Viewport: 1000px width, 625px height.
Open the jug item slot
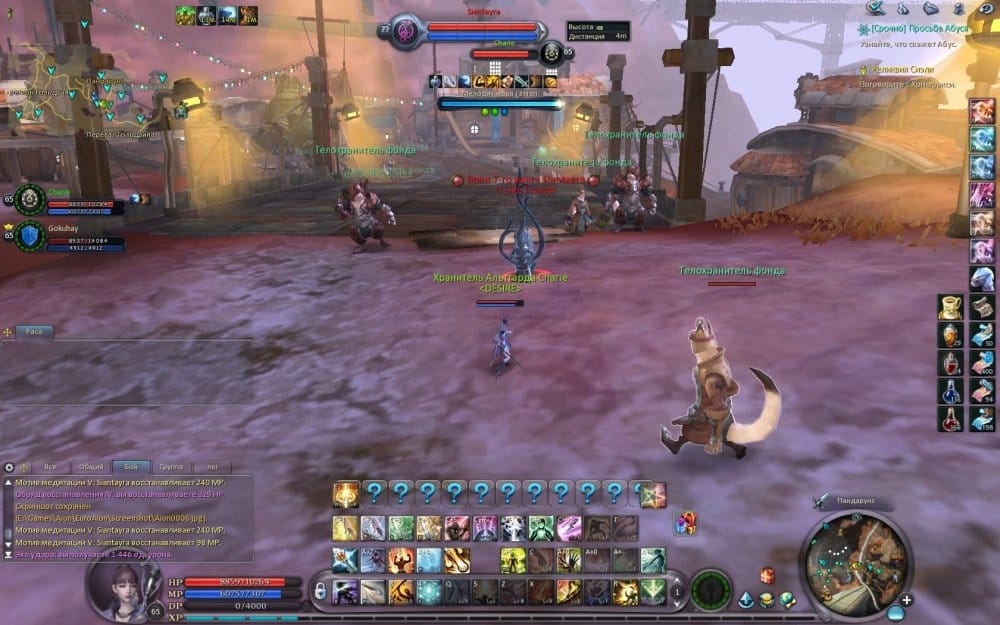click(x=950, y=307)
